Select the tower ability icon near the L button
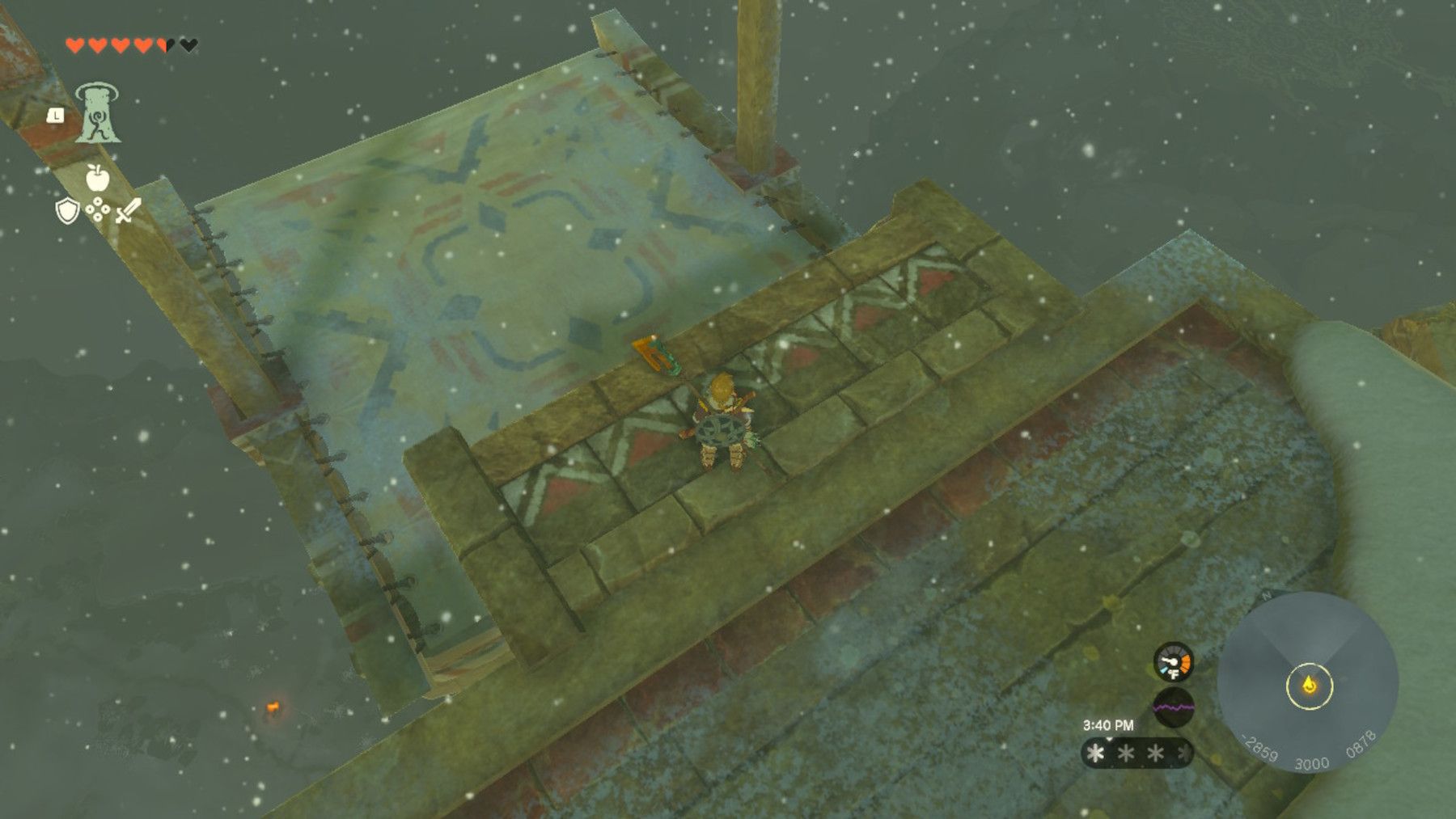Image resolution: width=1456 pixels, height=819 pixels. (97, 112)
